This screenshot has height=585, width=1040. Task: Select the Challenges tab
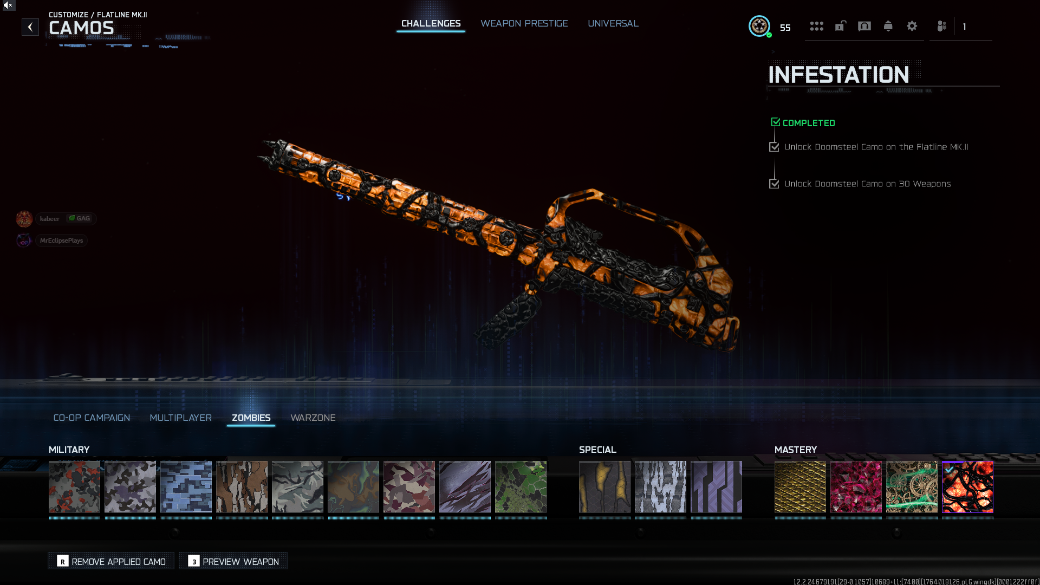pyautogui.click(x=431, y=23)
